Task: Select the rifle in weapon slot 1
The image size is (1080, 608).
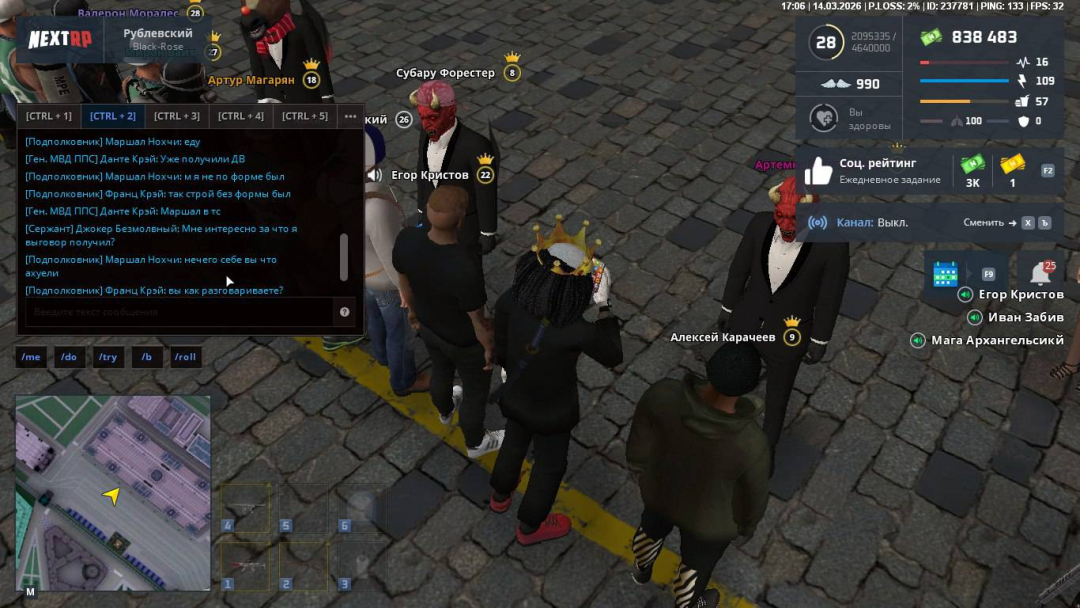Action: pyautogui.click(x=245, y=566)
